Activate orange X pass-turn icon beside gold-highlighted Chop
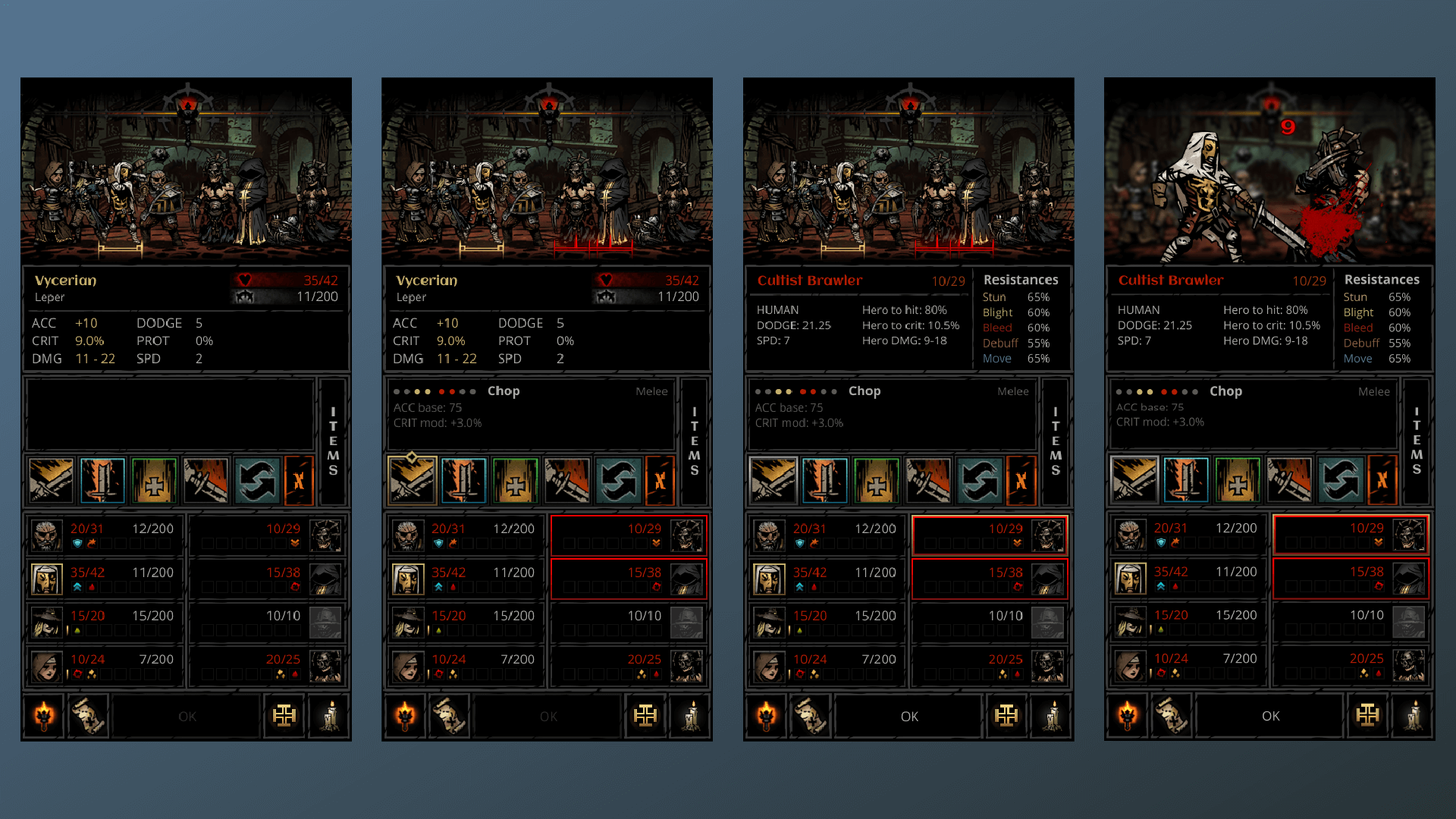The image size is (1456, 819). 660,481
